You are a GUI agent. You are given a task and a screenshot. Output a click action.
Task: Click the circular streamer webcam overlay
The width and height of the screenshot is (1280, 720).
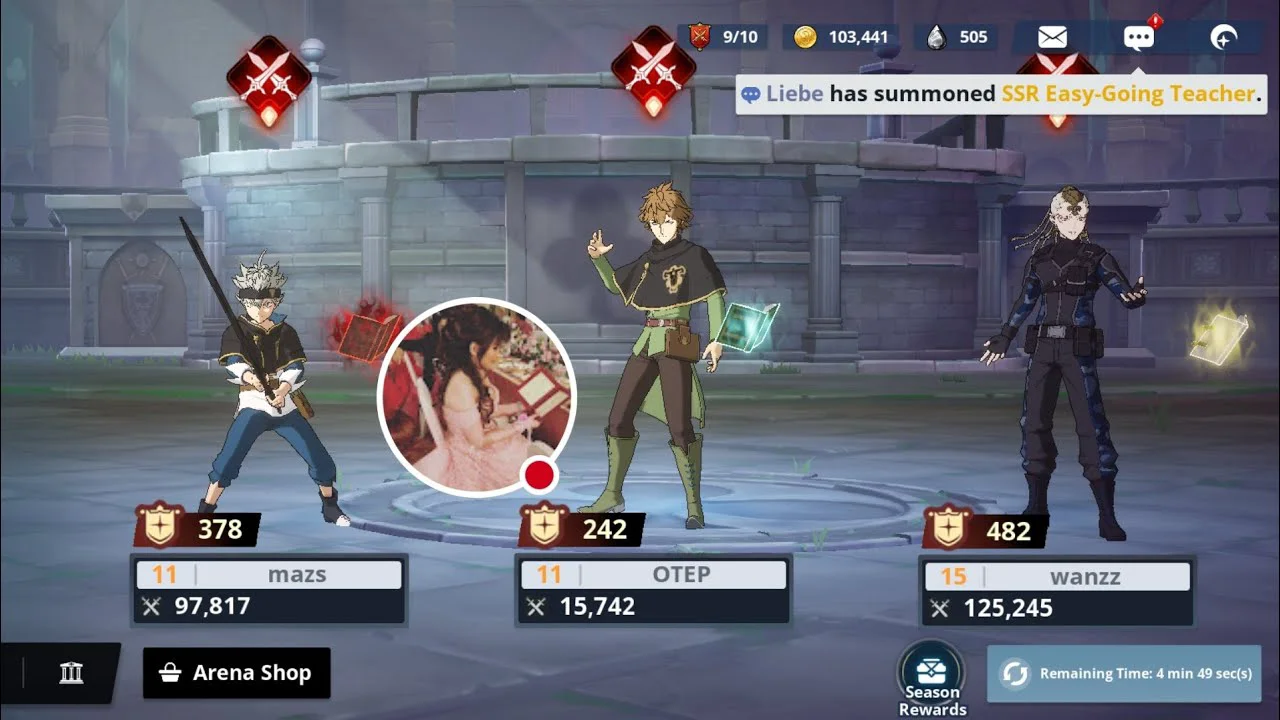click(476, 397)
